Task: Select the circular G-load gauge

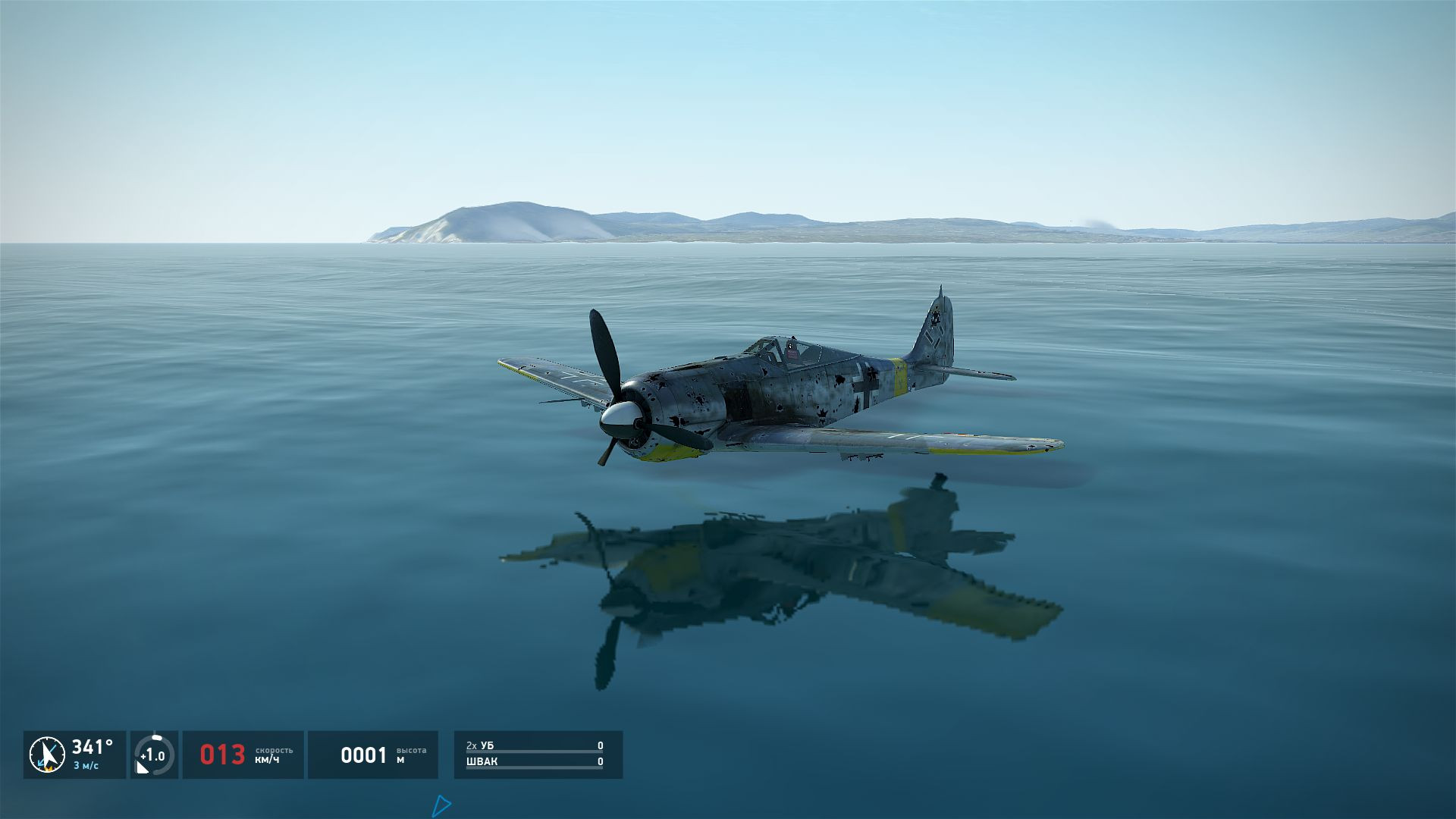Action: (154, 755)
